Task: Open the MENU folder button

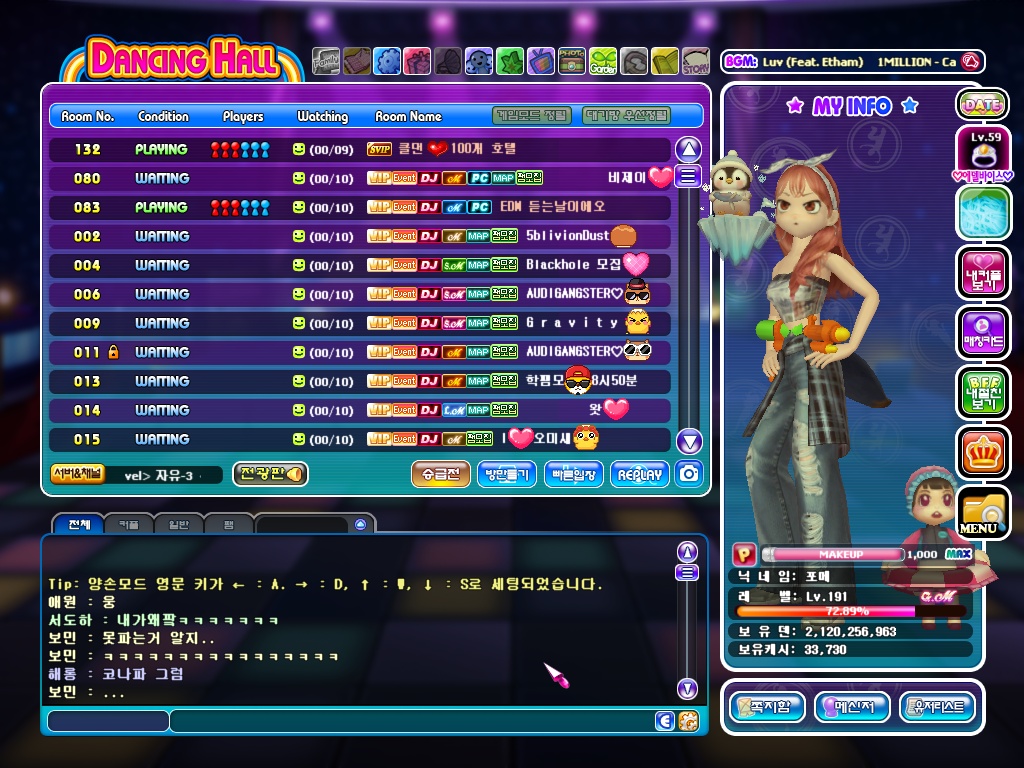Action: [x=981, y=512]
